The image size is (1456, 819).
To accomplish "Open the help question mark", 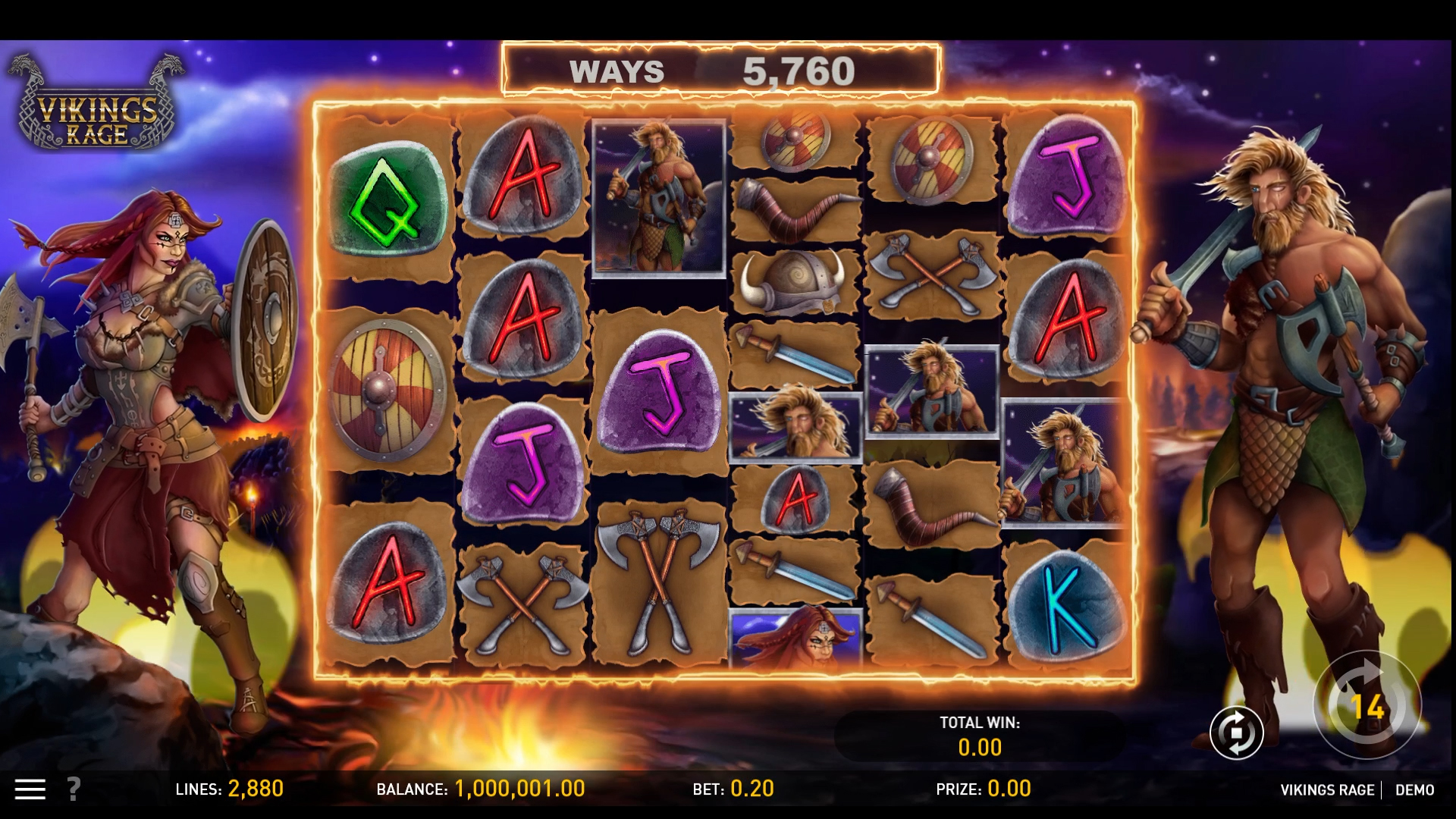I will (72, 789).
